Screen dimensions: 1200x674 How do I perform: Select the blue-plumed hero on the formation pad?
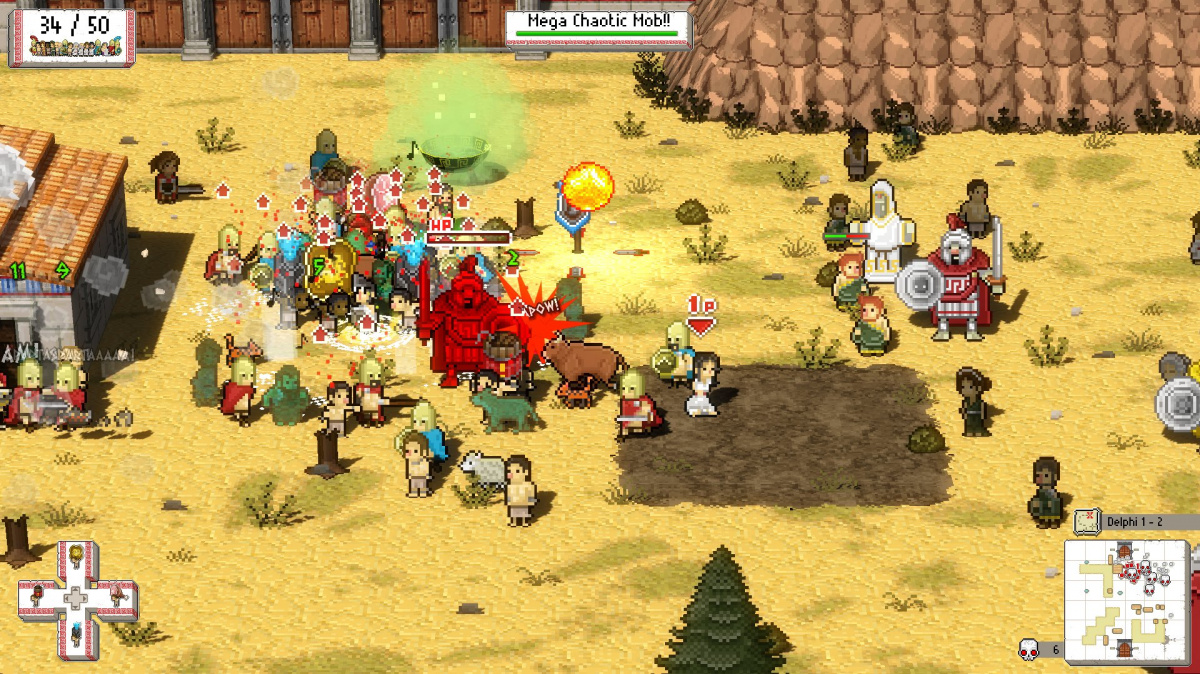click(x=76, y=635)
